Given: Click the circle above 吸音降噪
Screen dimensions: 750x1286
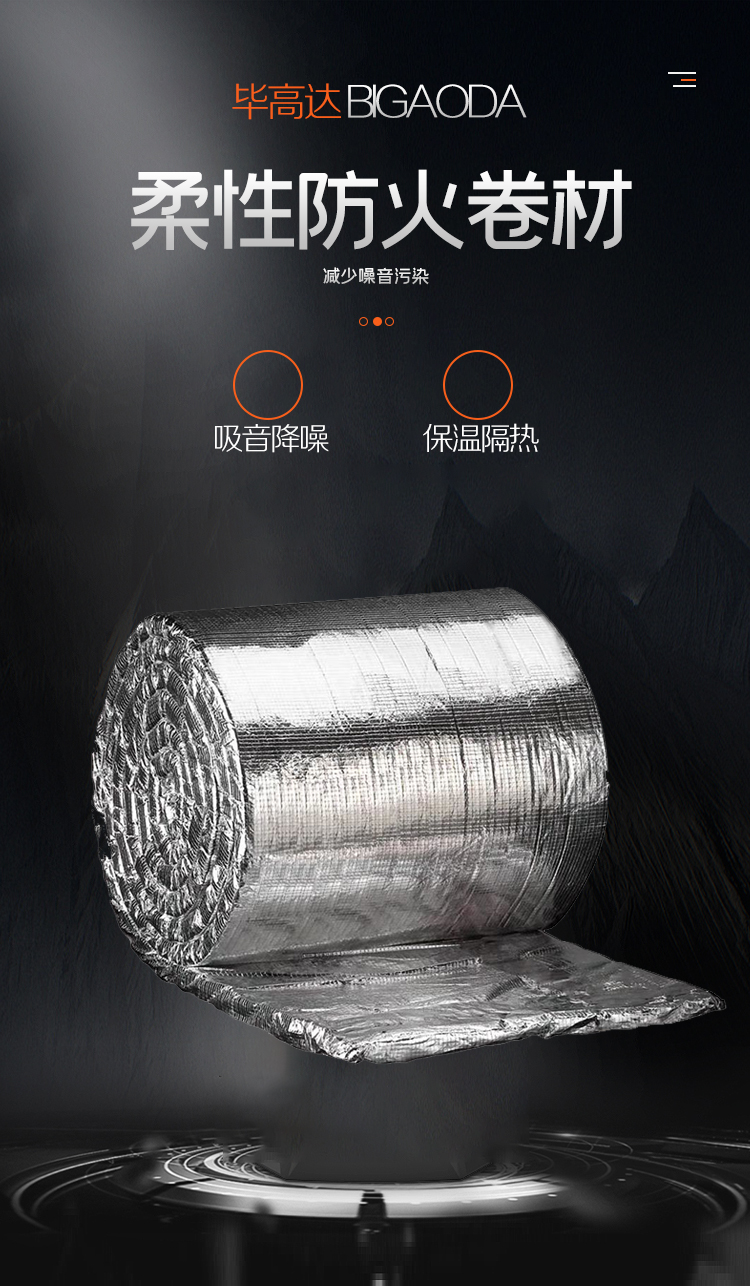Looking at the screenshot, I should pyautogui.click(x=268, y=385).
